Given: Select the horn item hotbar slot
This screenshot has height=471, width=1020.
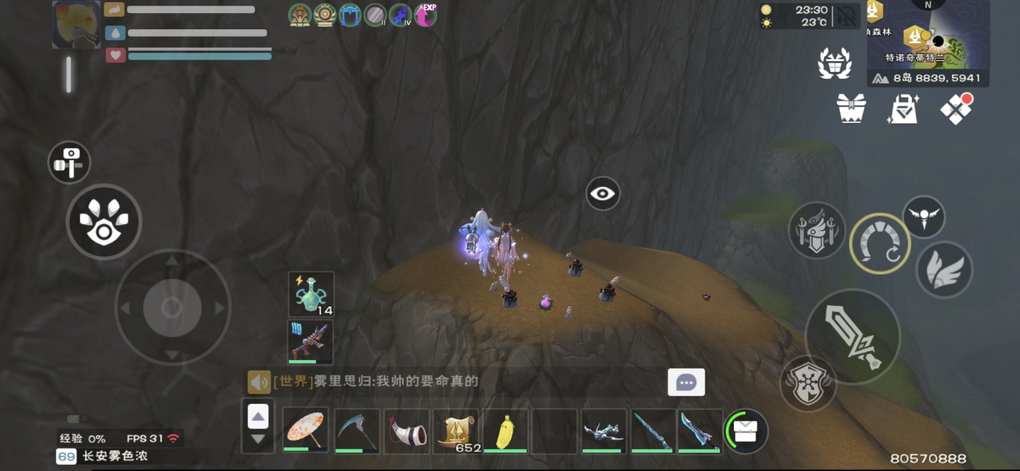Looking at the screenshot, I should point(406,430).
